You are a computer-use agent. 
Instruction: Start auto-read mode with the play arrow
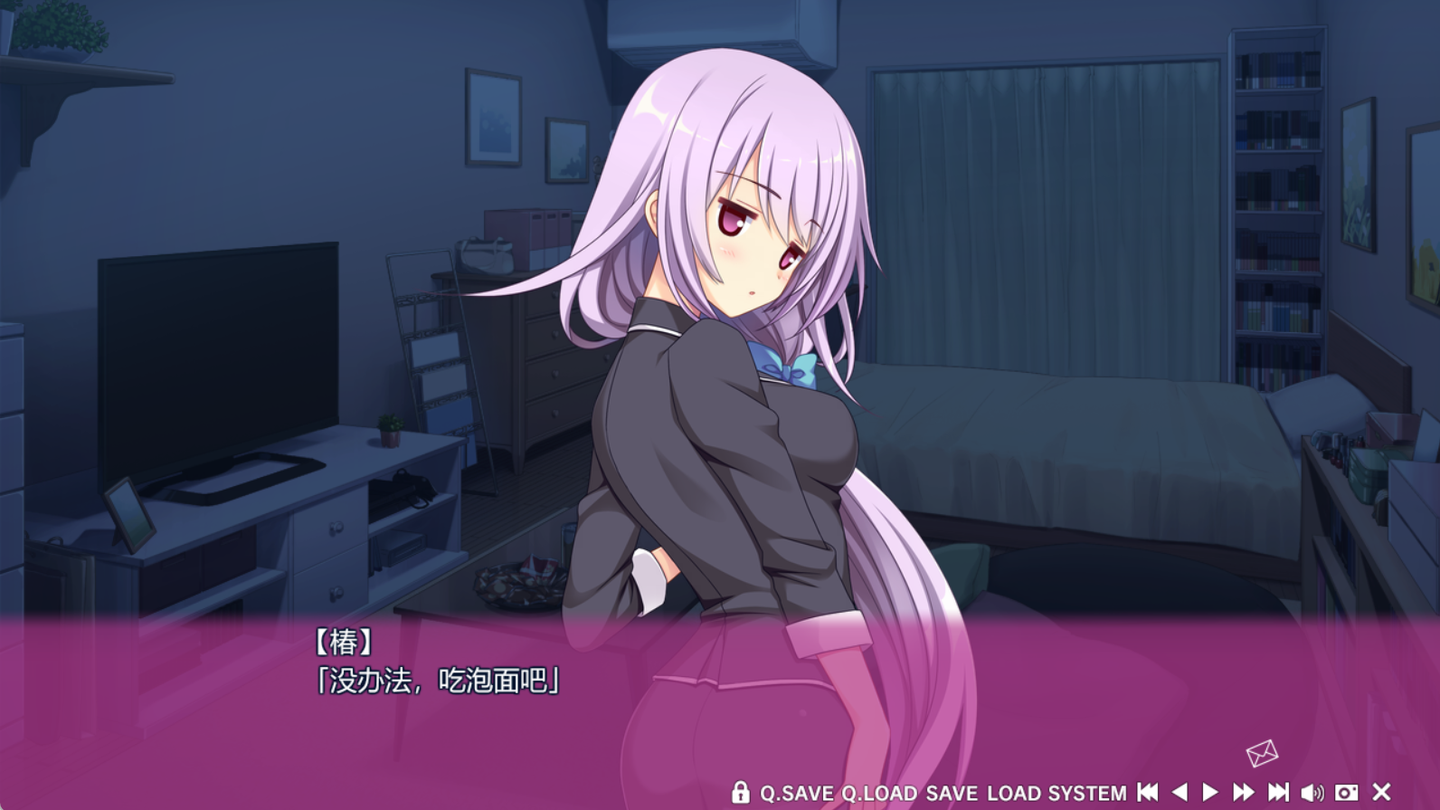1211,792
